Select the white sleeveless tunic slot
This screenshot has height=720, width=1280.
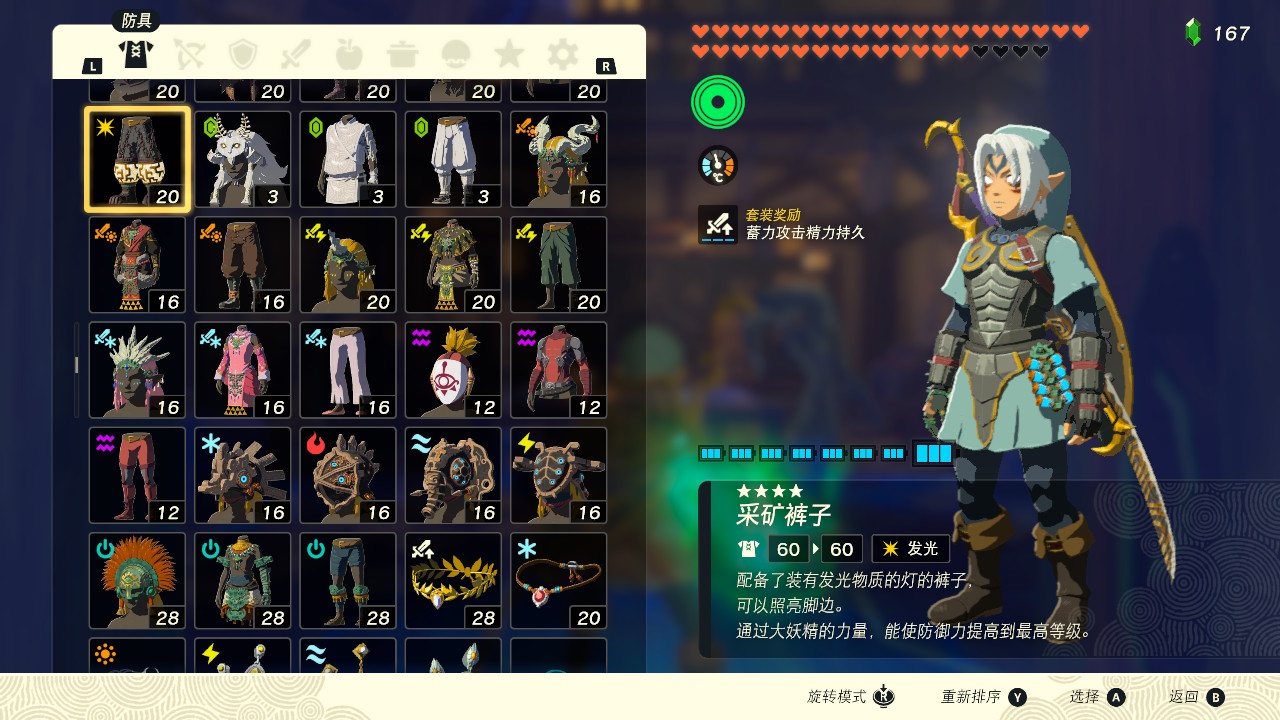(x=348, y=159)
